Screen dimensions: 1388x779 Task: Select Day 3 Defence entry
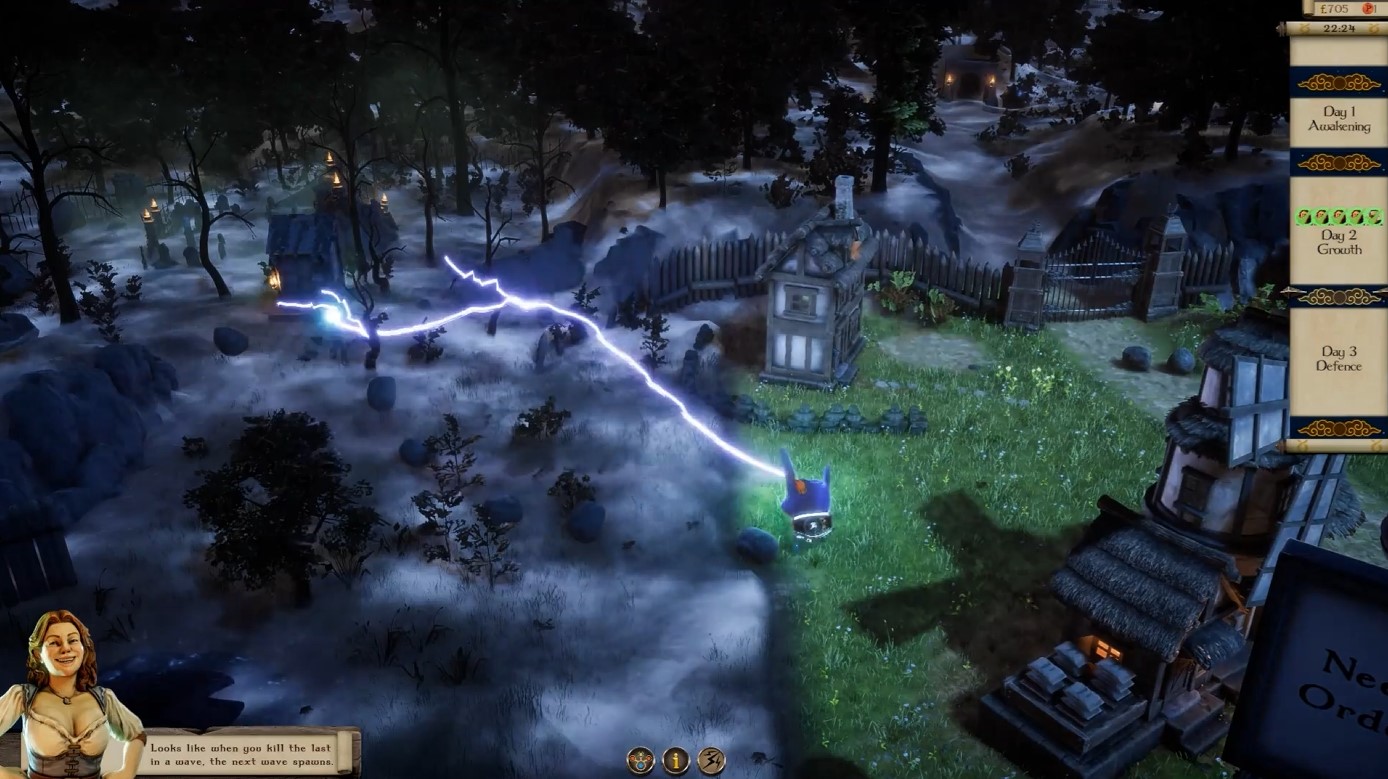(x=1338, y=360)
